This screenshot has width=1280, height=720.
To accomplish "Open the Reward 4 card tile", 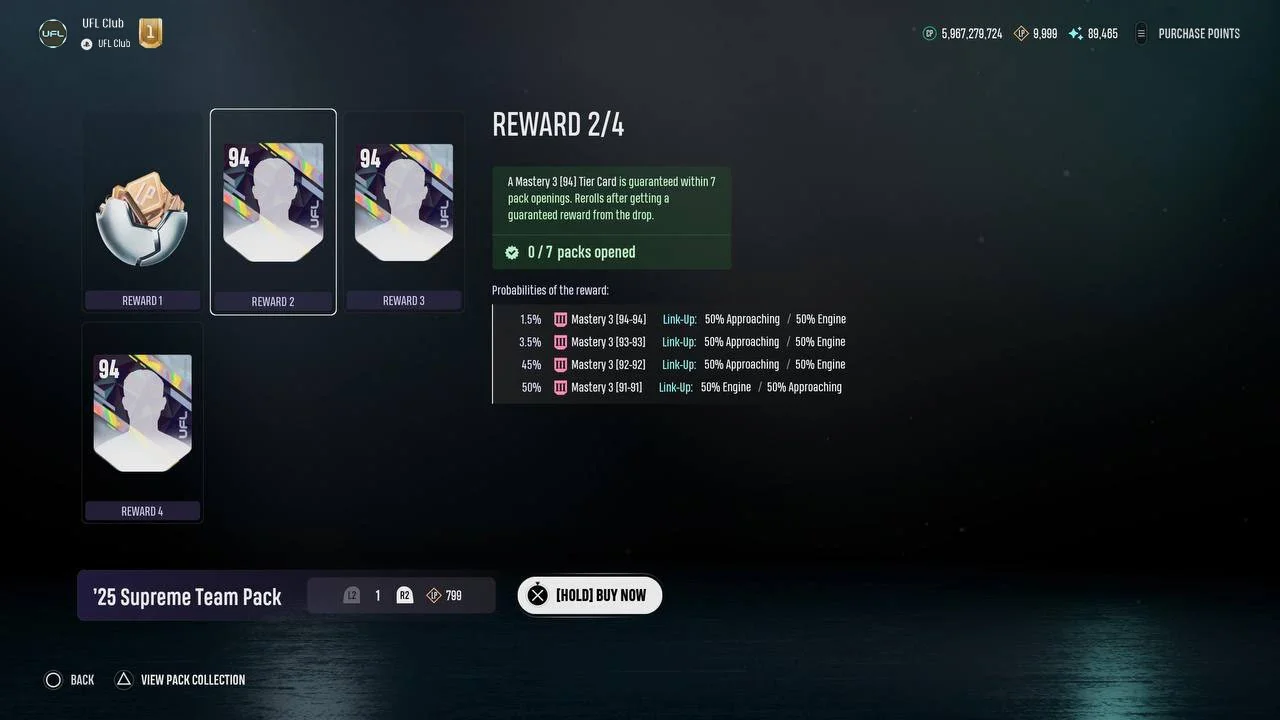I will point(142,422).
